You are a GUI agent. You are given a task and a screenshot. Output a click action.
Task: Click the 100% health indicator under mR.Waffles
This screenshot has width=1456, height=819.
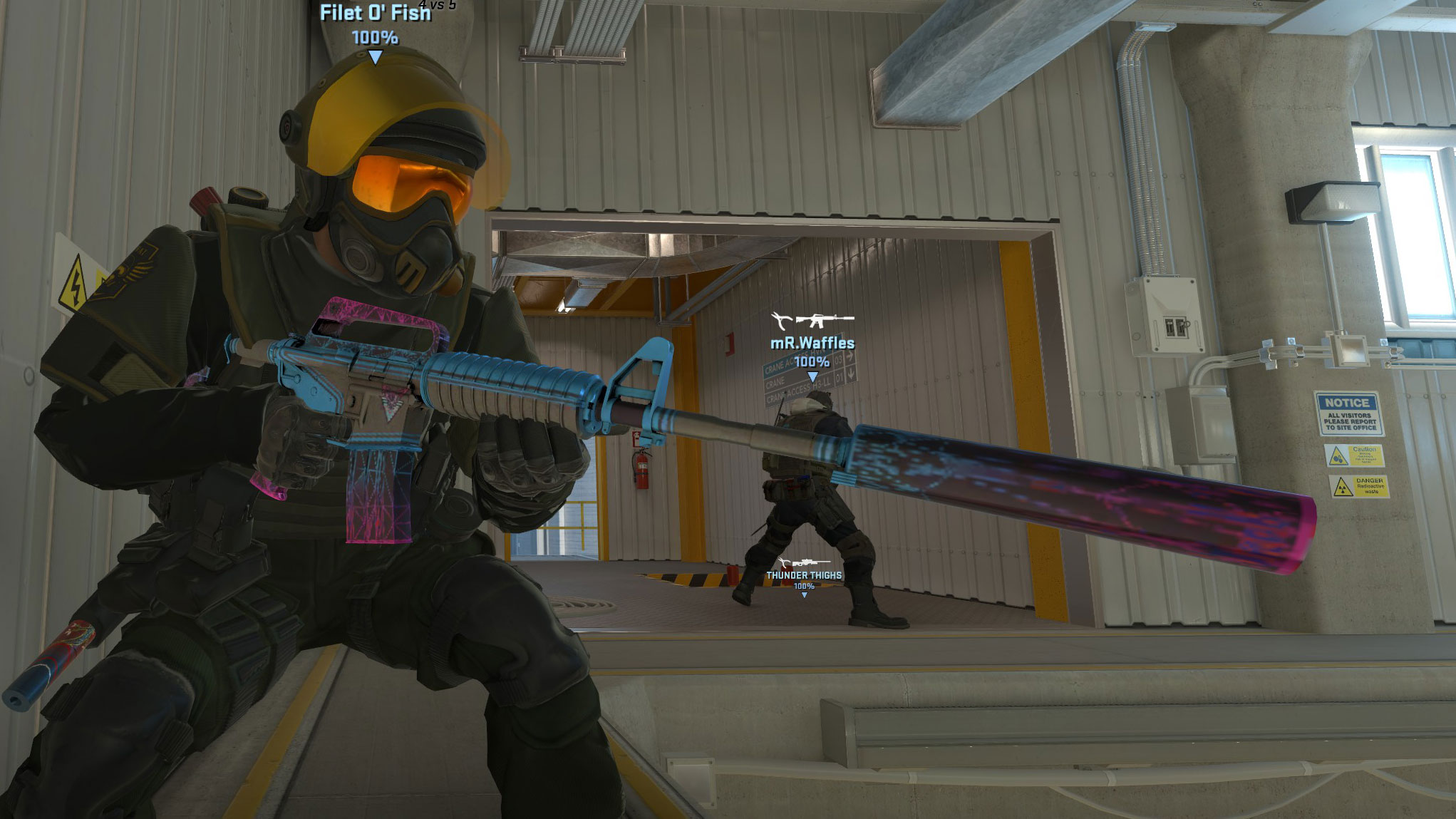point(812,362)
